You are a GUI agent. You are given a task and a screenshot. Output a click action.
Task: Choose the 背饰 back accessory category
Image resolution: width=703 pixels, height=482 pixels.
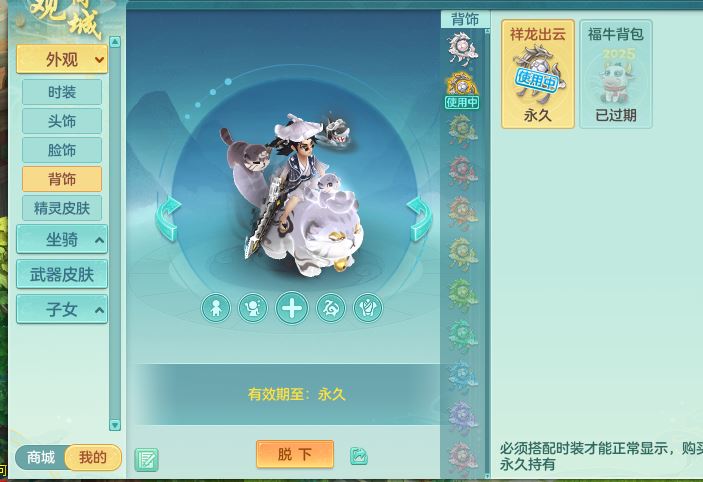(x=62, y=179)
